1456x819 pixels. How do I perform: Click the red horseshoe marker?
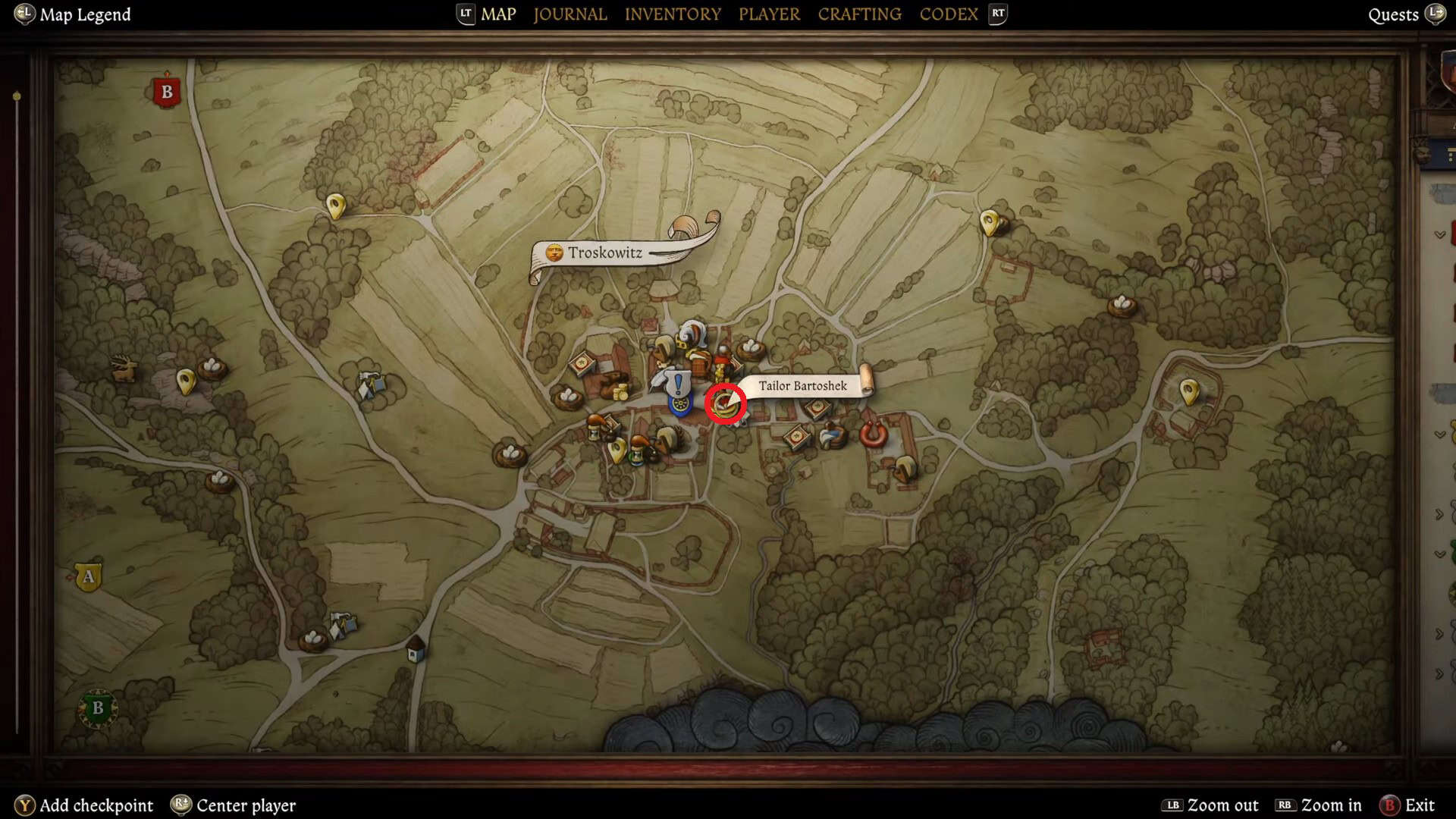pyautogui.click(x=873, y=434)
